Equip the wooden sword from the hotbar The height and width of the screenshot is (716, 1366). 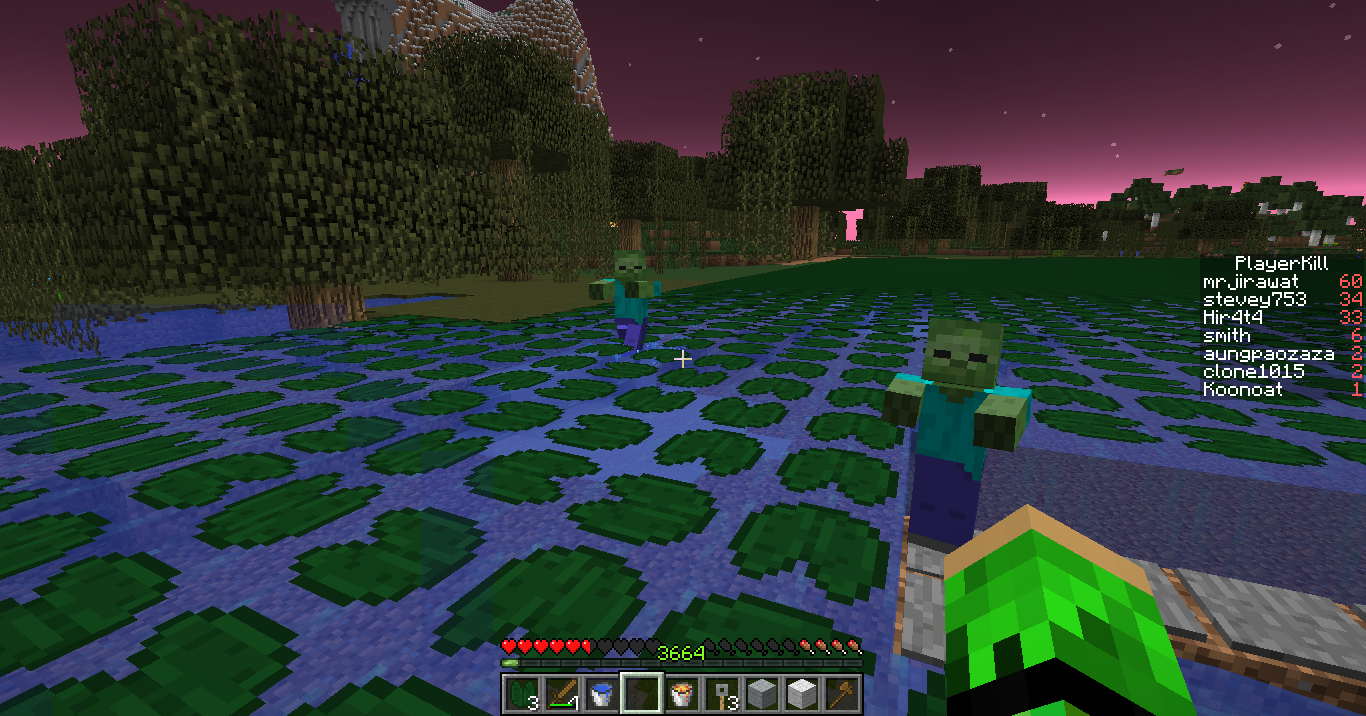[561, 692]
